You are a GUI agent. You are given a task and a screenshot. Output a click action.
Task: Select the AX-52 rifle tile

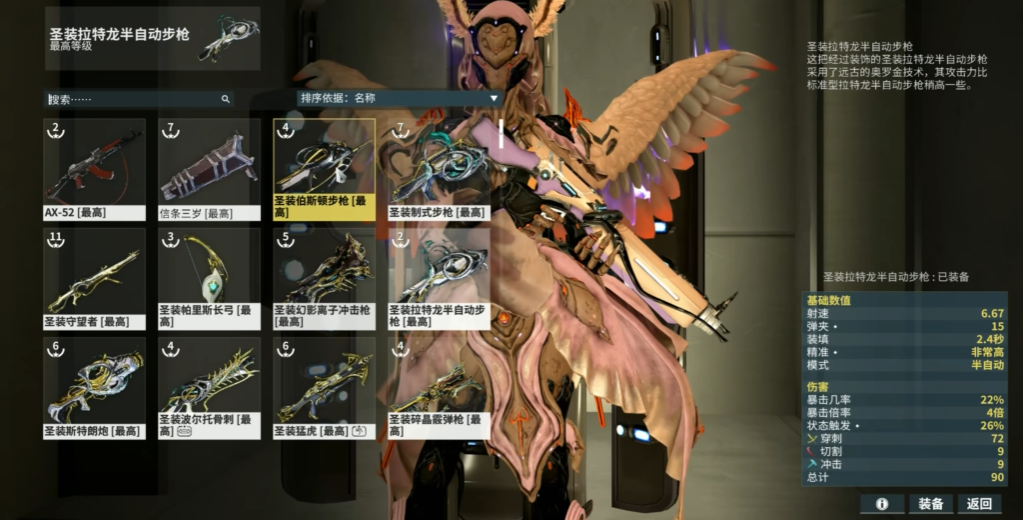94,168
